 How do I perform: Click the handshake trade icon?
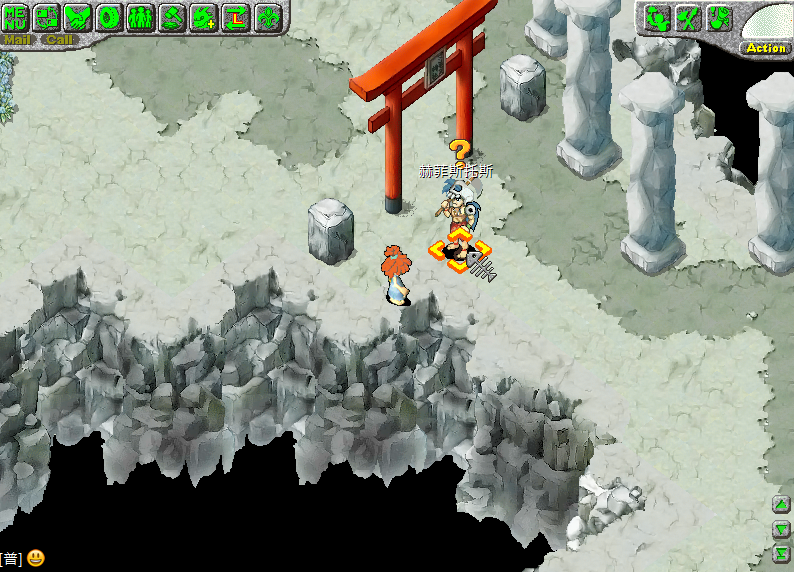pyautogui.click(x=78, y=17)
